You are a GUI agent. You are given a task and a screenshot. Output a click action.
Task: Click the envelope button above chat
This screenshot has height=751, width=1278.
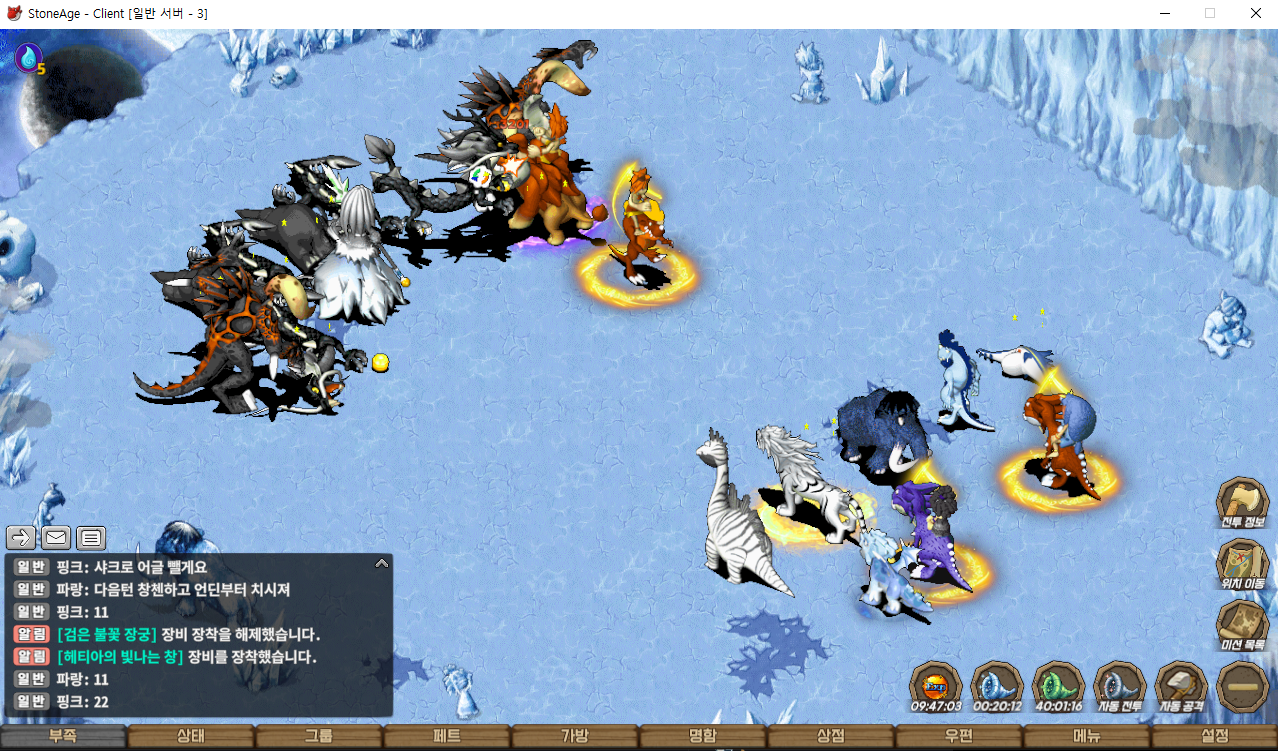coord(56,538)
